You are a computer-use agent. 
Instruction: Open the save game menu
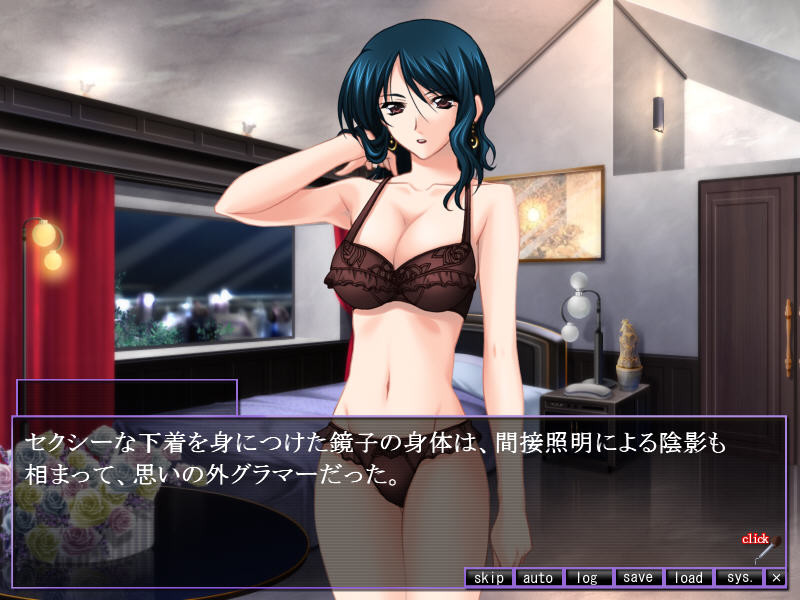tap(637, 577)
